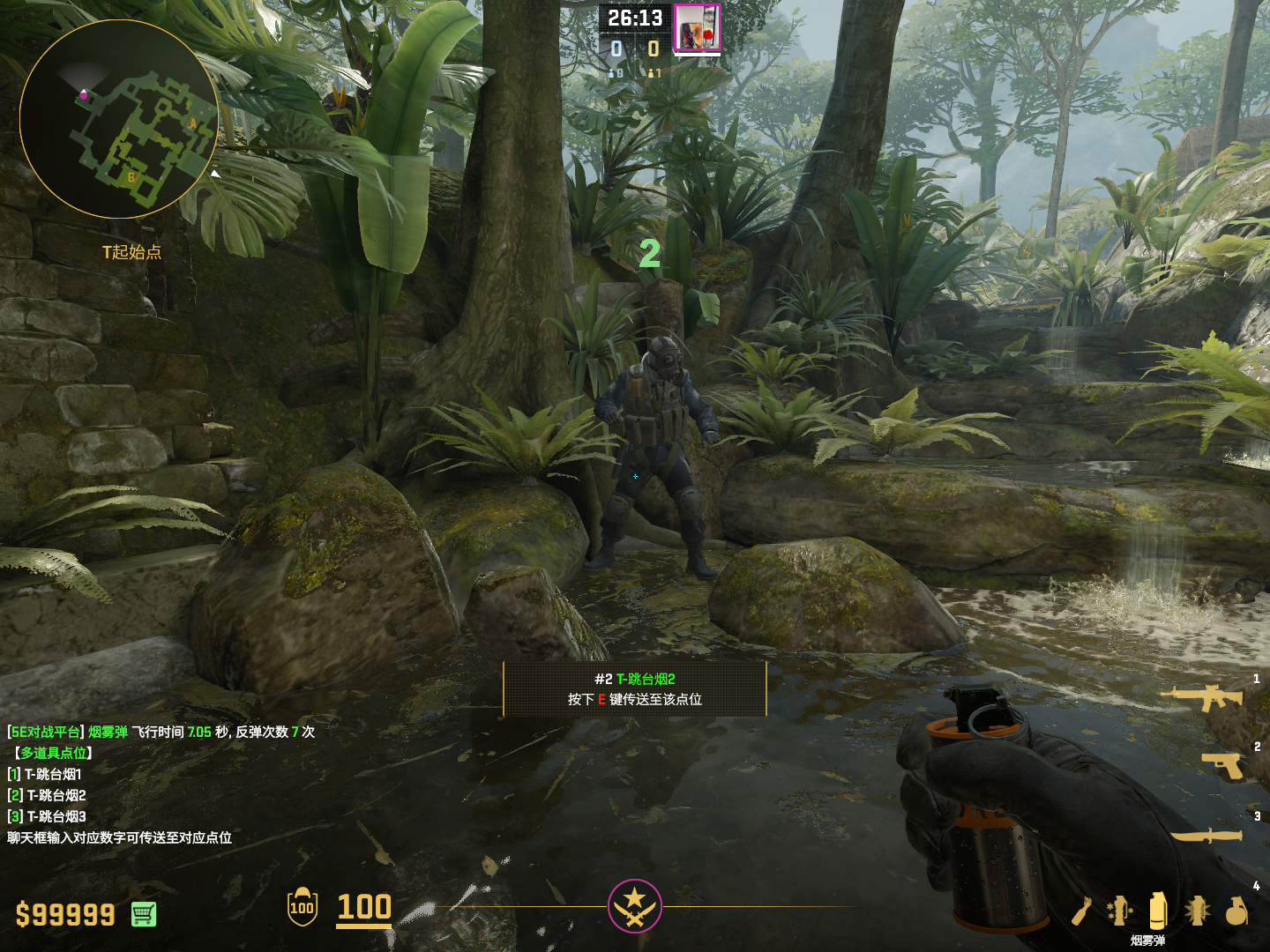Select the primary rifle weapon slot
This screenshot has width=1270, height=952.
click(1202, 697)
